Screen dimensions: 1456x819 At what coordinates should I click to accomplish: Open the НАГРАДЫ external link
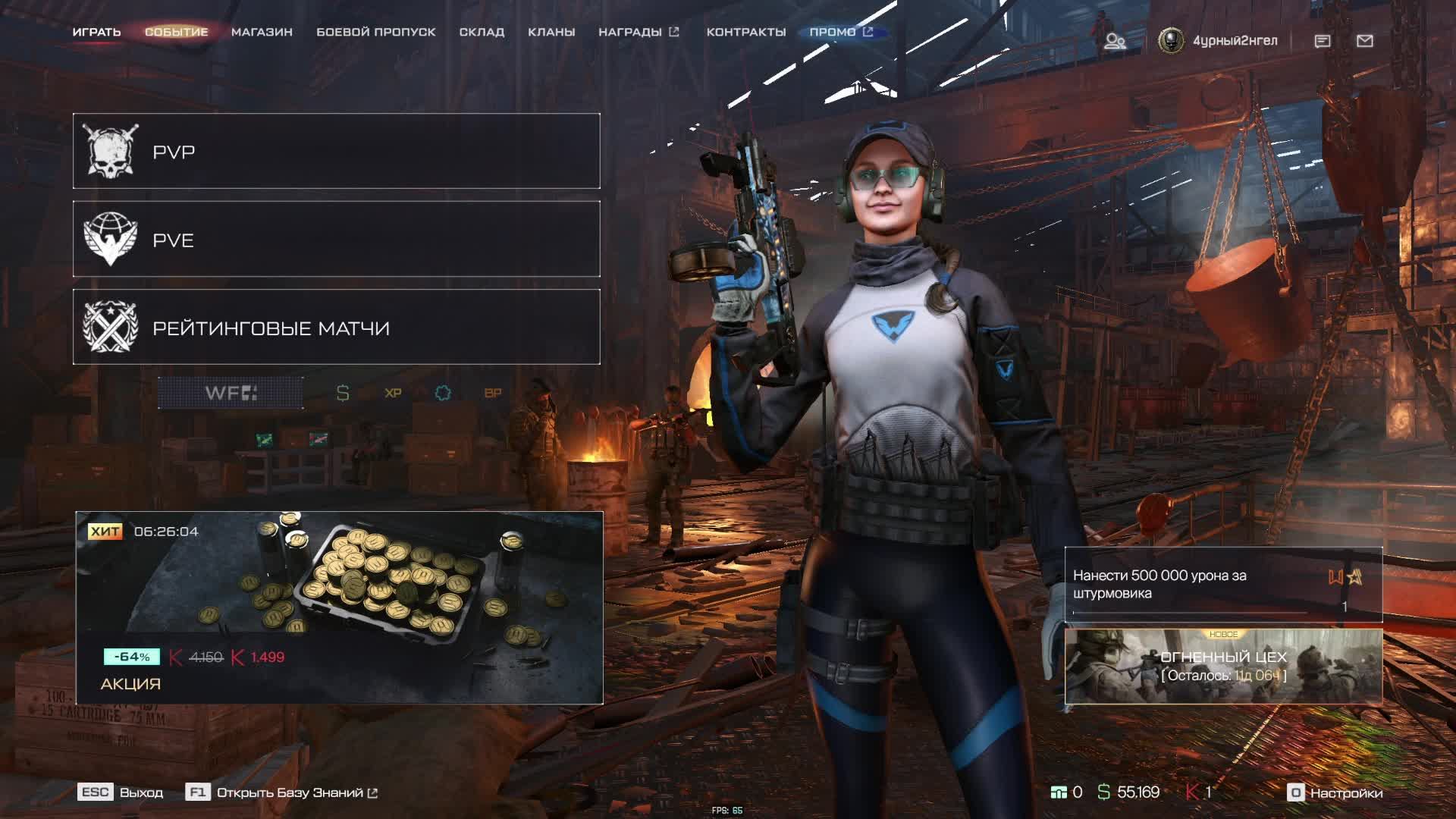(x=638, y=32)
